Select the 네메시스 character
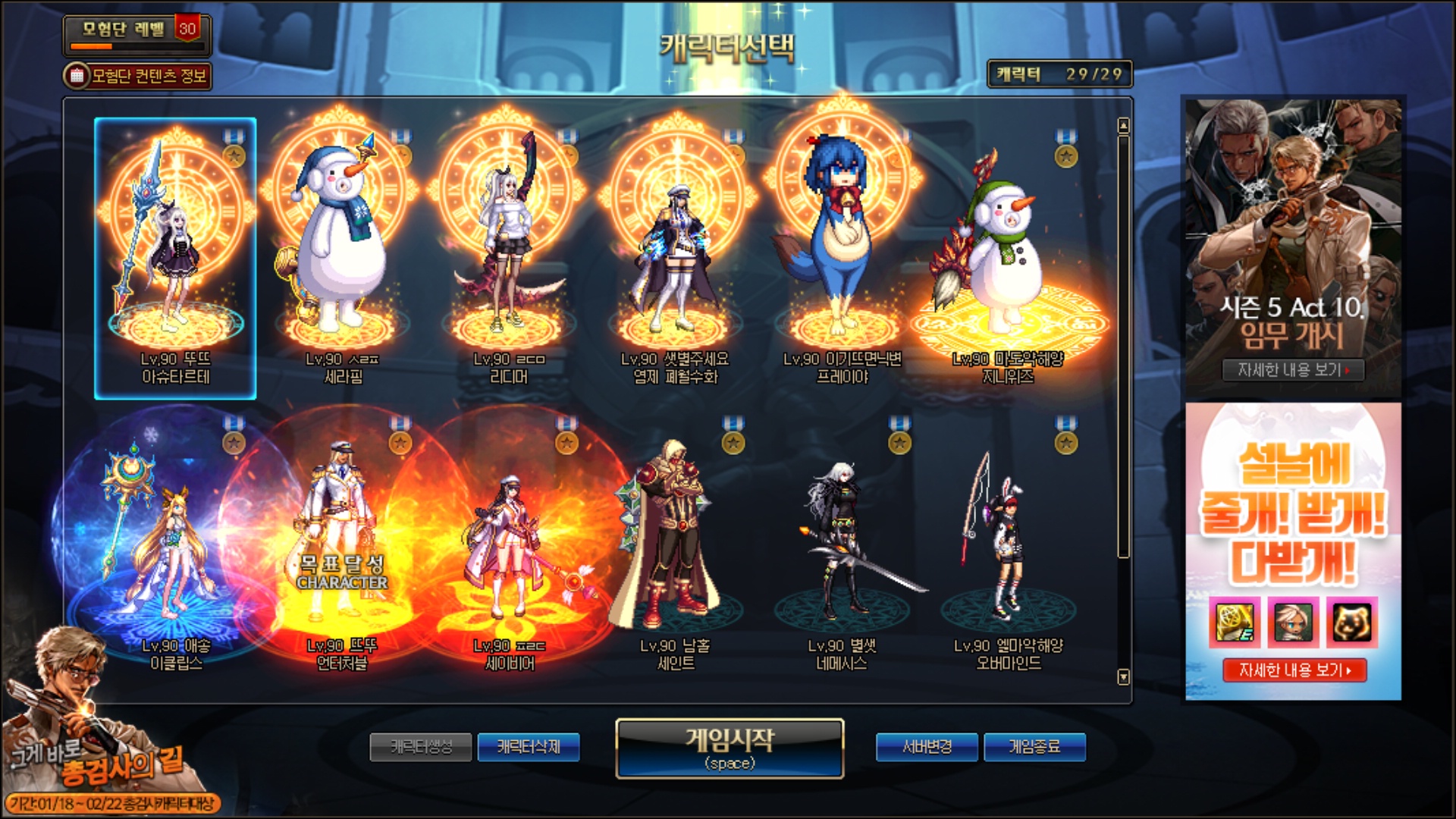 tap(842, 546)
